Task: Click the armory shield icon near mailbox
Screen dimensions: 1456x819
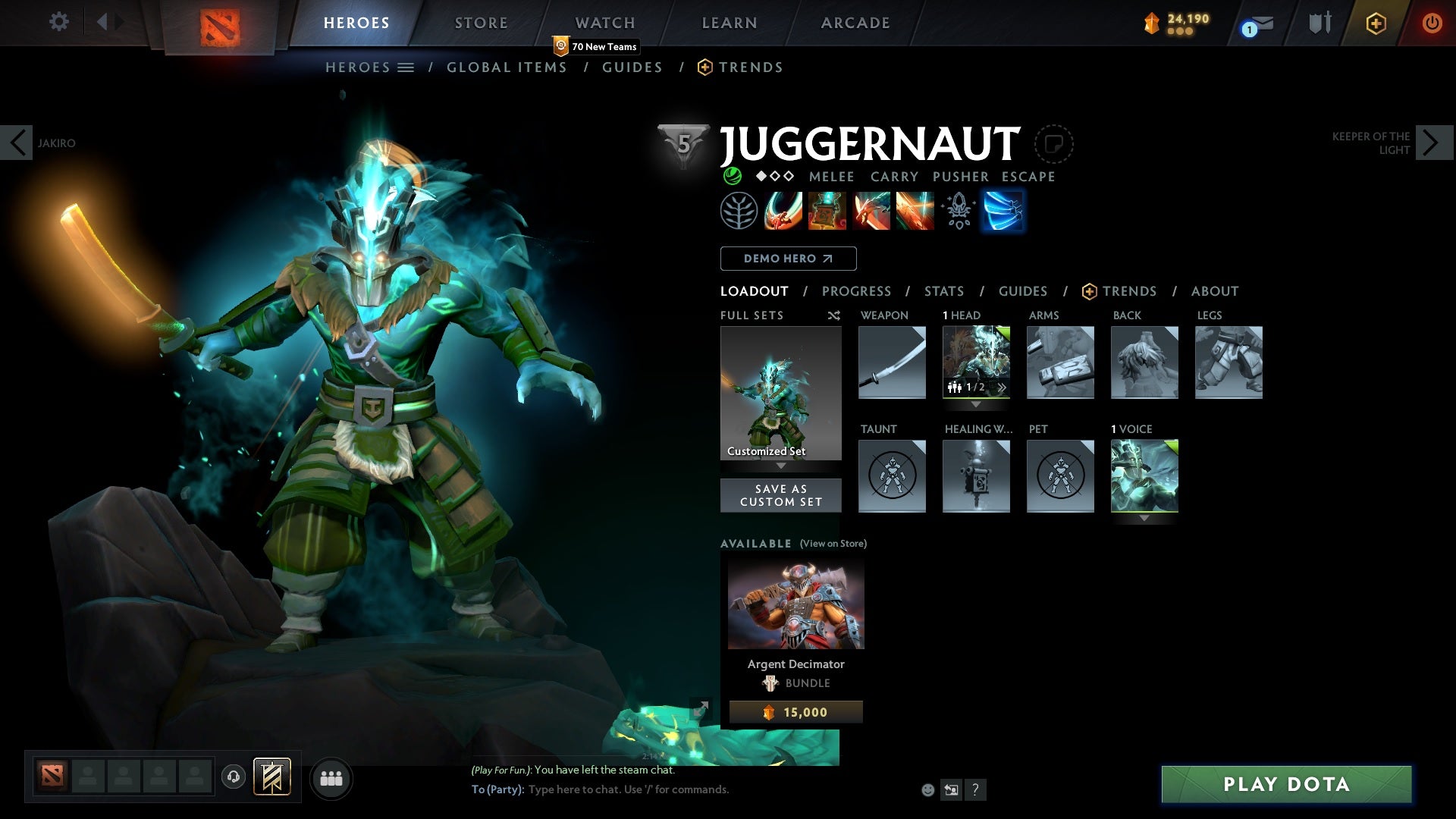Action: pos(1318,22)
